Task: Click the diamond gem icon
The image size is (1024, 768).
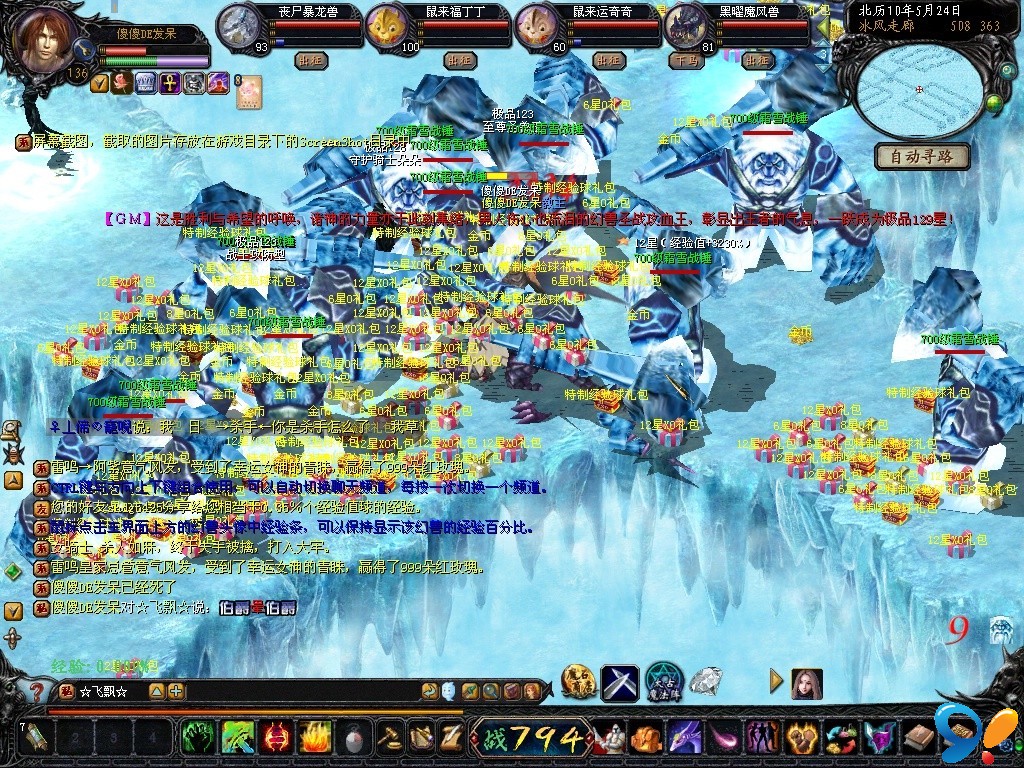Action: [706, 683]
